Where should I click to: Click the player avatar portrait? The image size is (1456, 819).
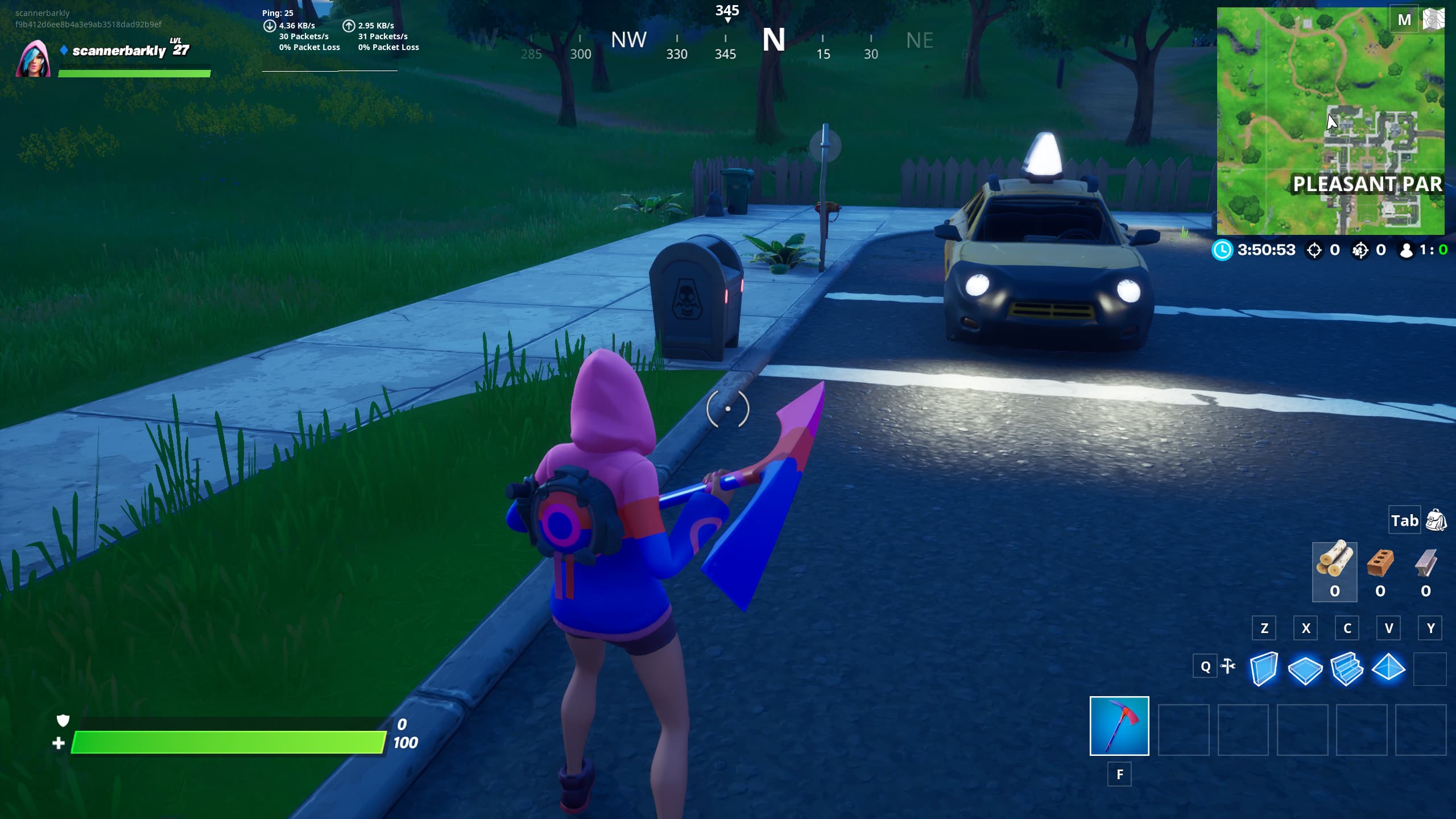click(x=35, y=59)
